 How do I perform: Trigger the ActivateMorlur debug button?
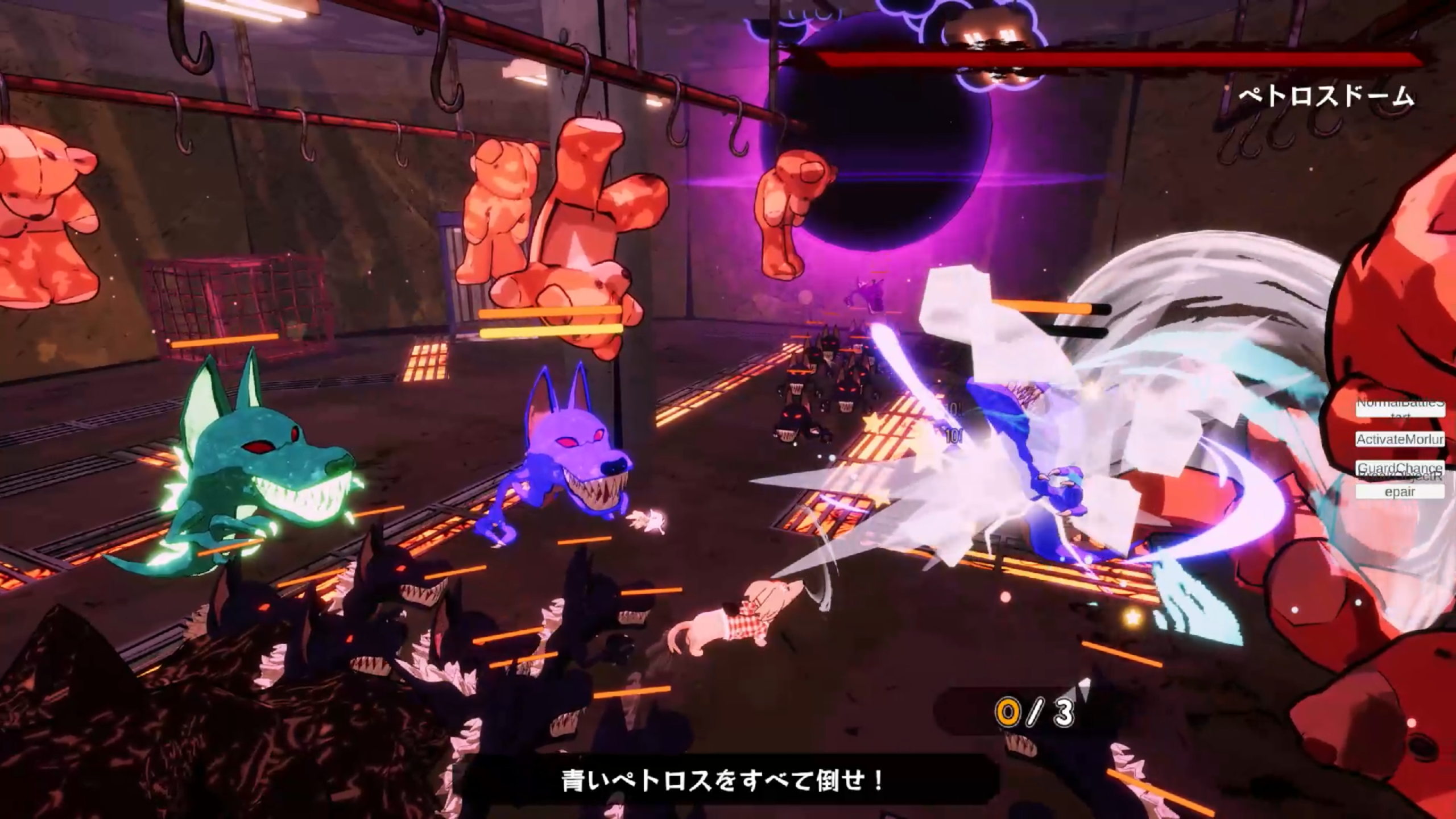1400,439
